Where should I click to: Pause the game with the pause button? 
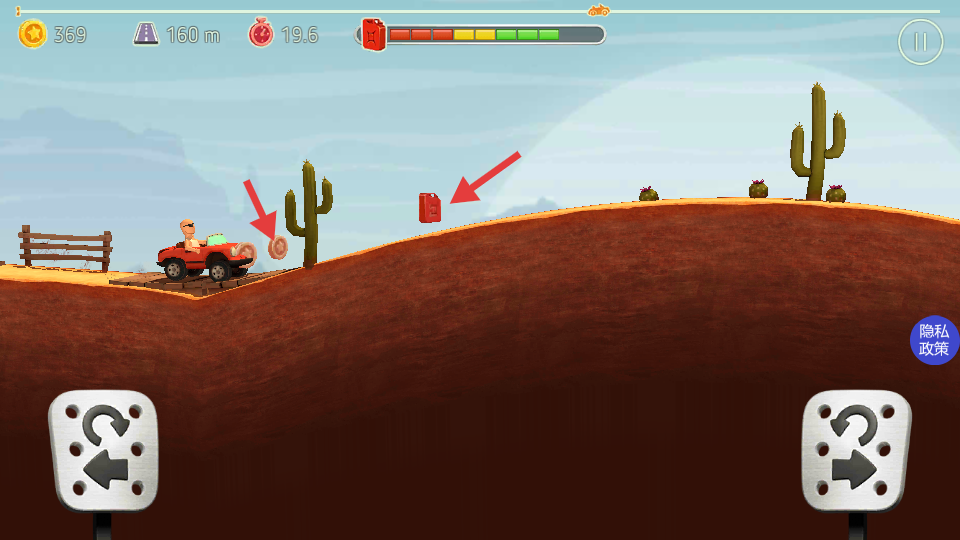(920, 43)
